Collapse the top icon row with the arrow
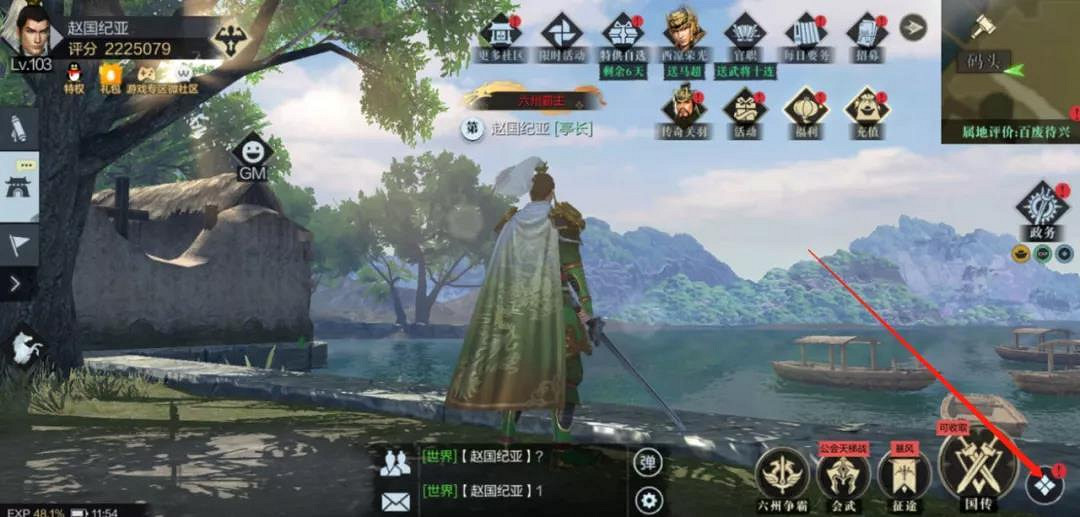 pos(913,27)
